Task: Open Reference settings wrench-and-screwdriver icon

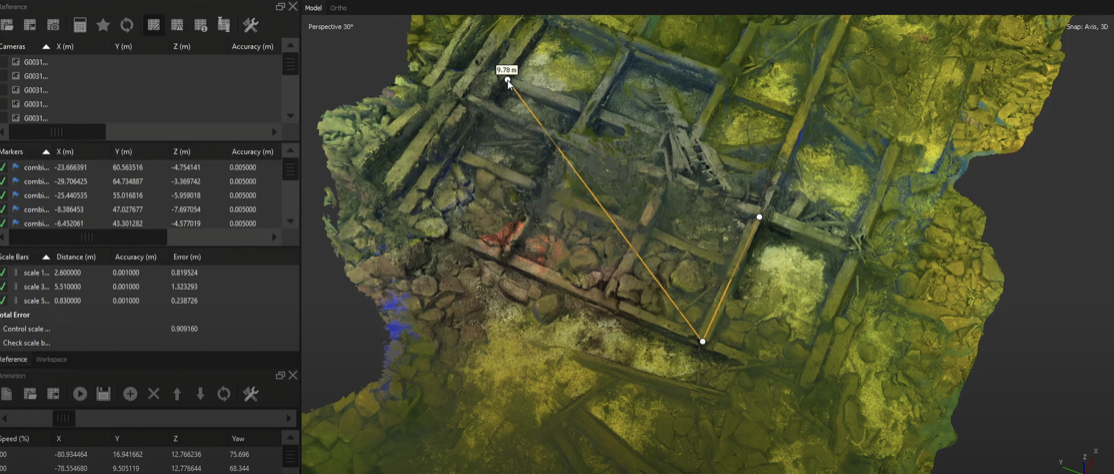Action: click(250, 25)
